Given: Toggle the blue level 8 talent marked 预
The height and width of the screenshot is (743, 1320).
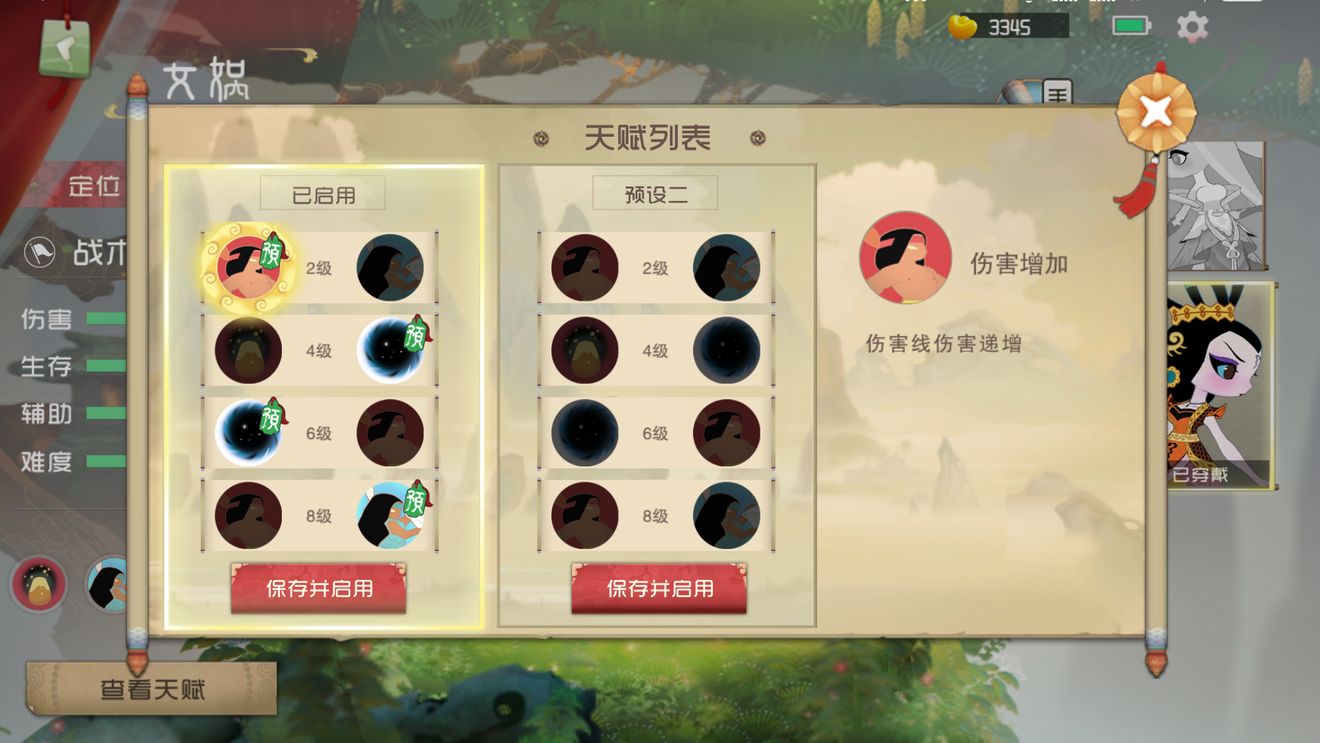Looking at the screenshot, I should 390,515.
